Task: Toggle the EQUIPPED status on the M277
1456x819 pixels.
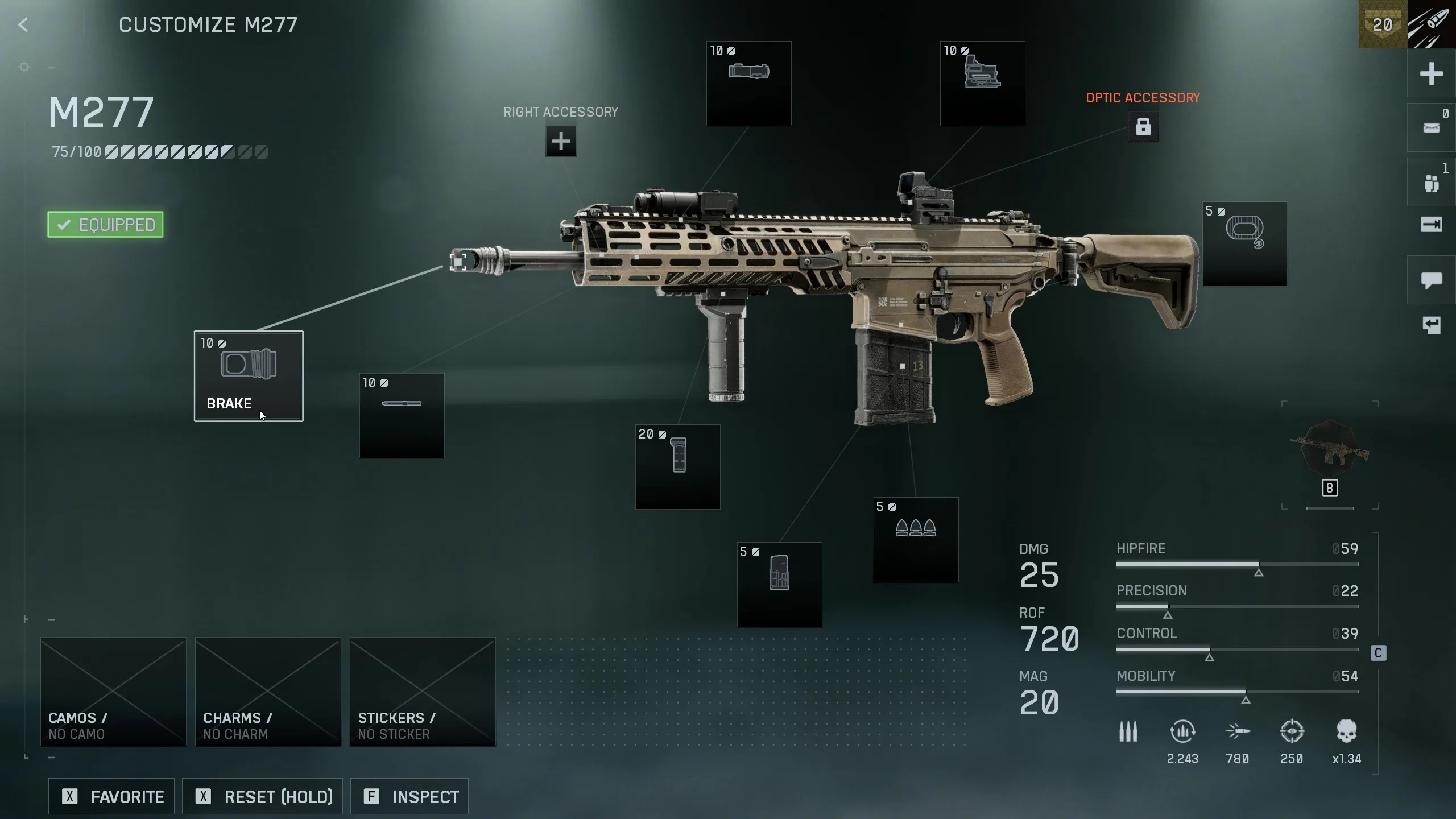Action: click(x=105, y=224)
